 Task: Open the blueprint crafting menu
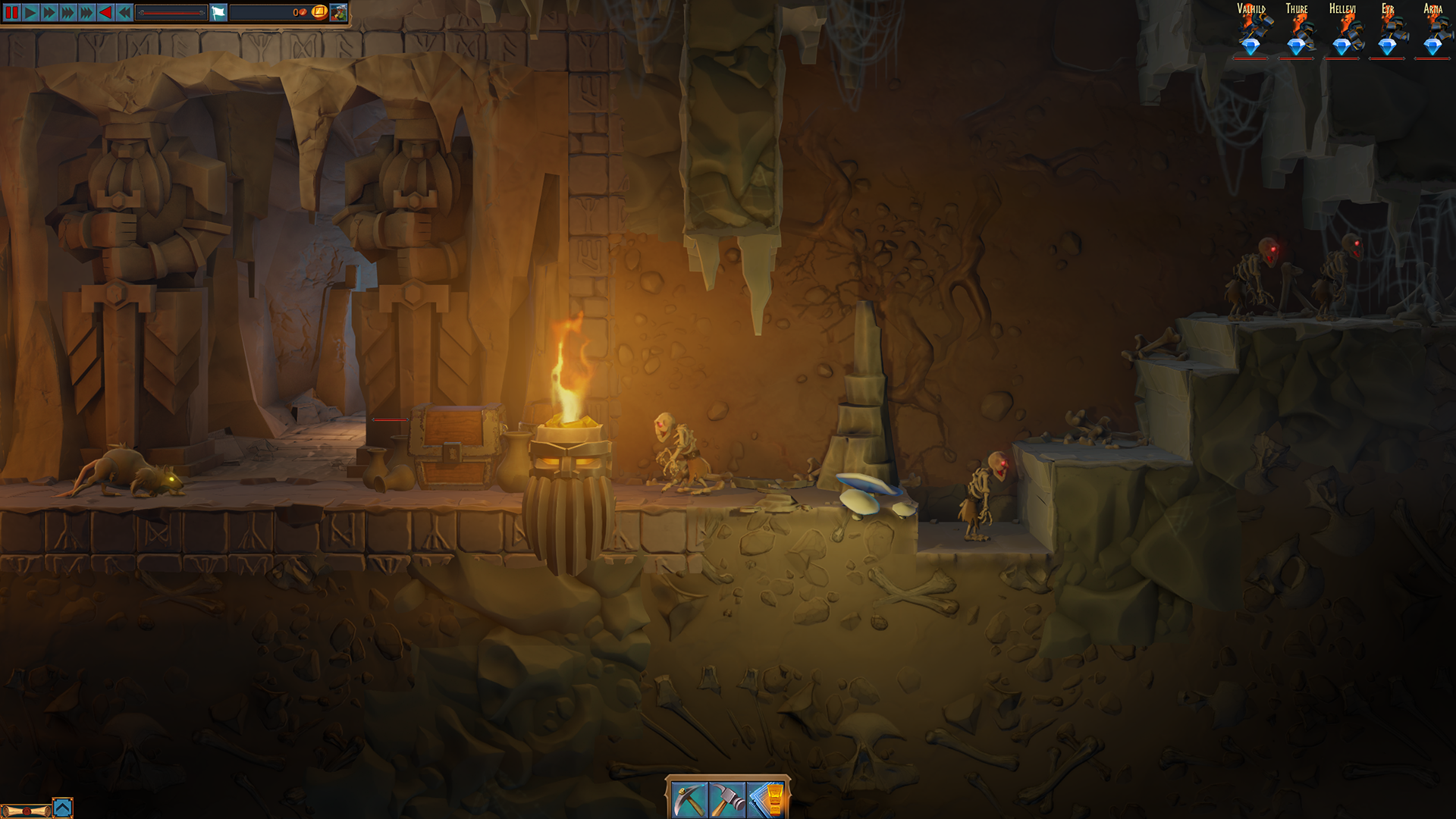pos(766,801)
